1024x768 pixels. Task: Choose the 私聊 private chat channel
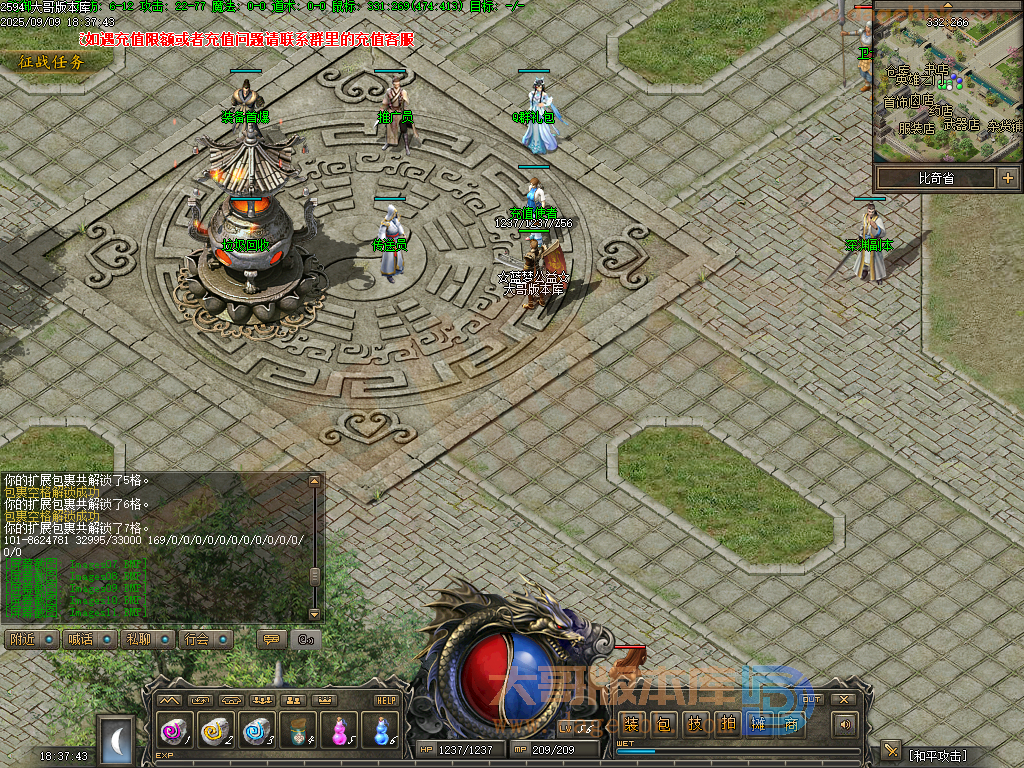(x=148, y=640)
